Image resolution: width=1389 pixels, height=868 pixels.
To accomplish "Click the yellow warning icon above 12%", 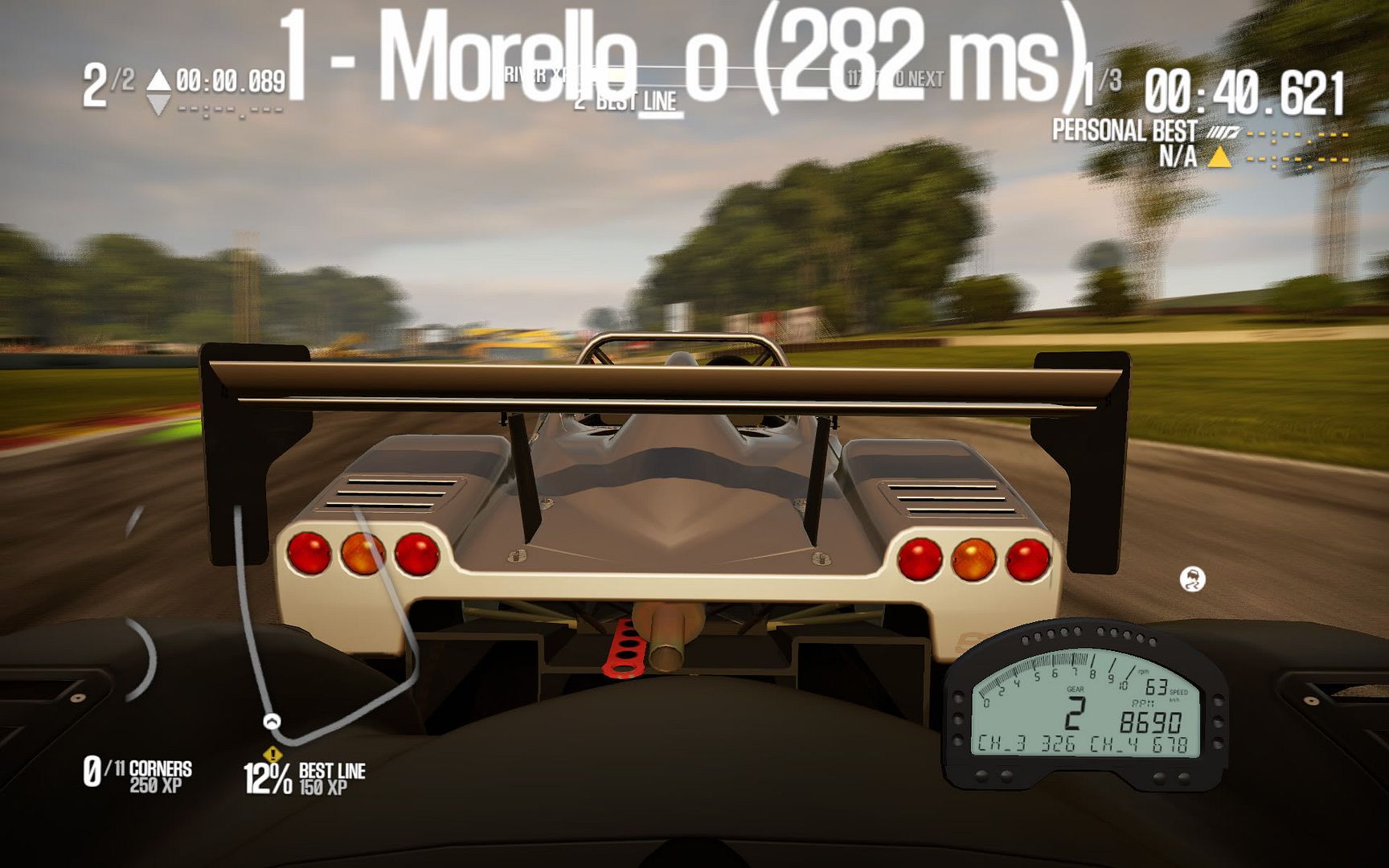I will pos(272,755).
